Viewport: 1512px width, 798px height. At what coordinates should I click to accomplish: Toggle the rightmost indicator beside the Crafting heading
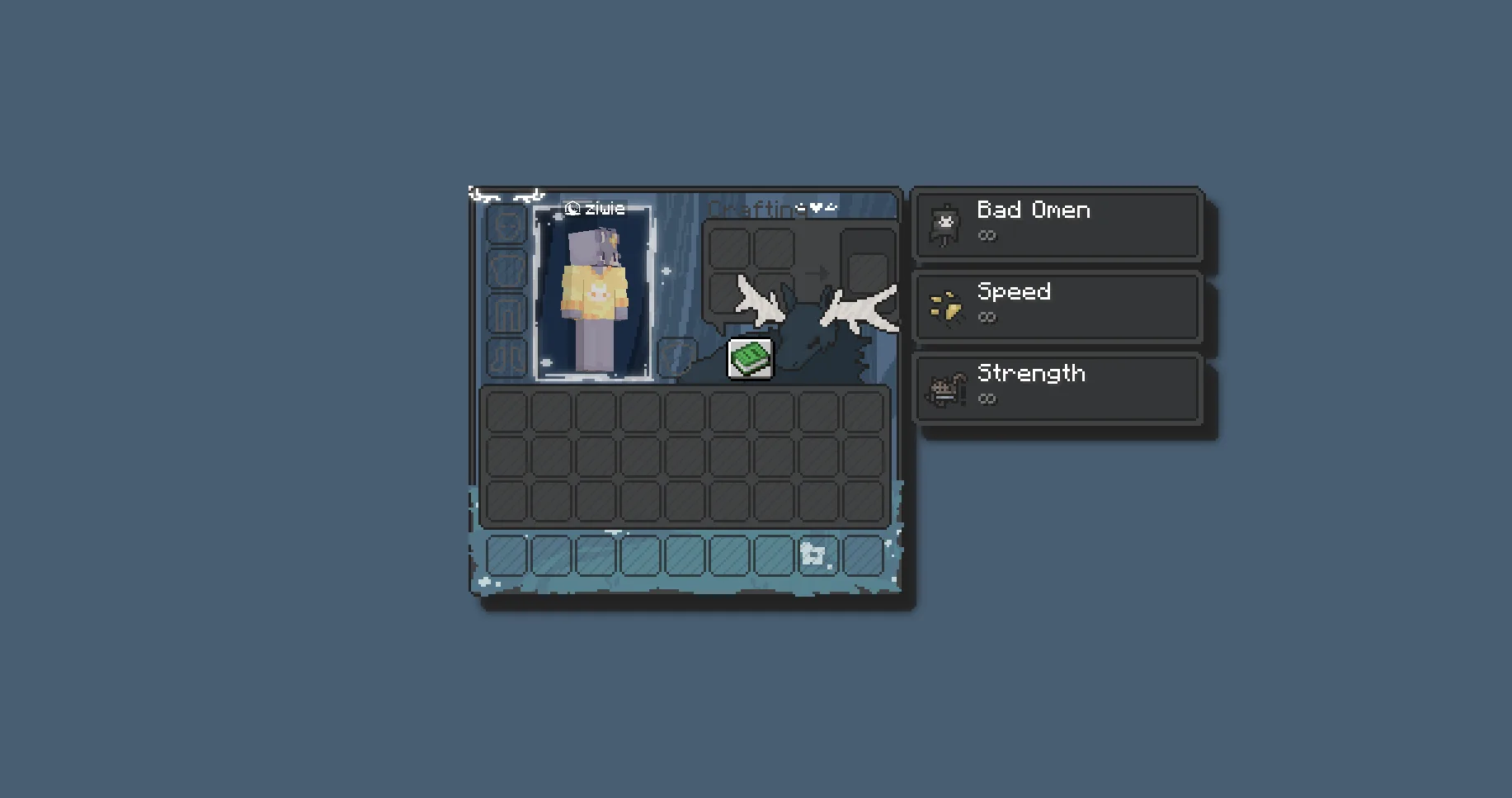point(832,208)
